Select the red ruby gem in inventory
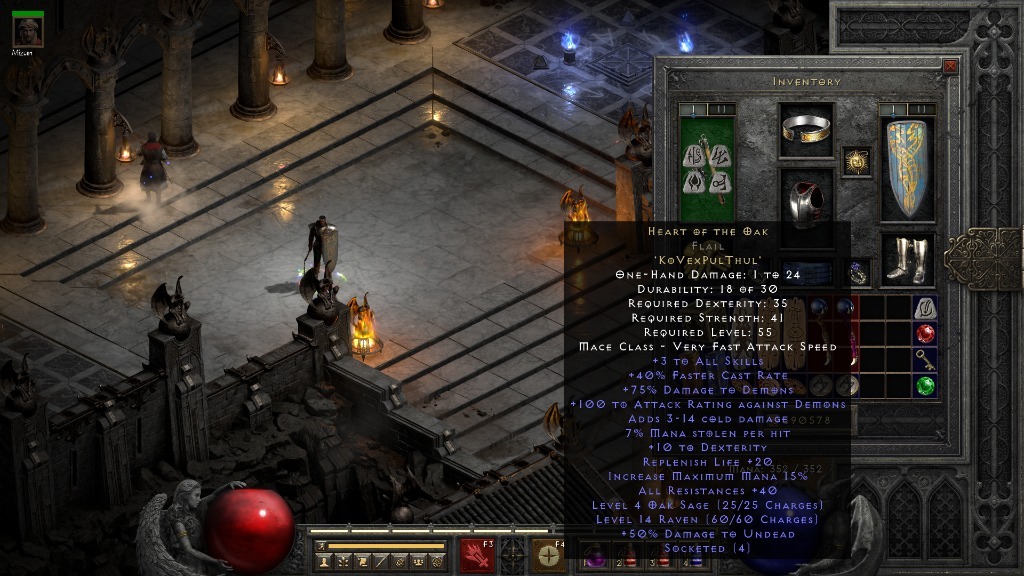Viewport: 1024px width, 576px height. click(x=925, y=334)
